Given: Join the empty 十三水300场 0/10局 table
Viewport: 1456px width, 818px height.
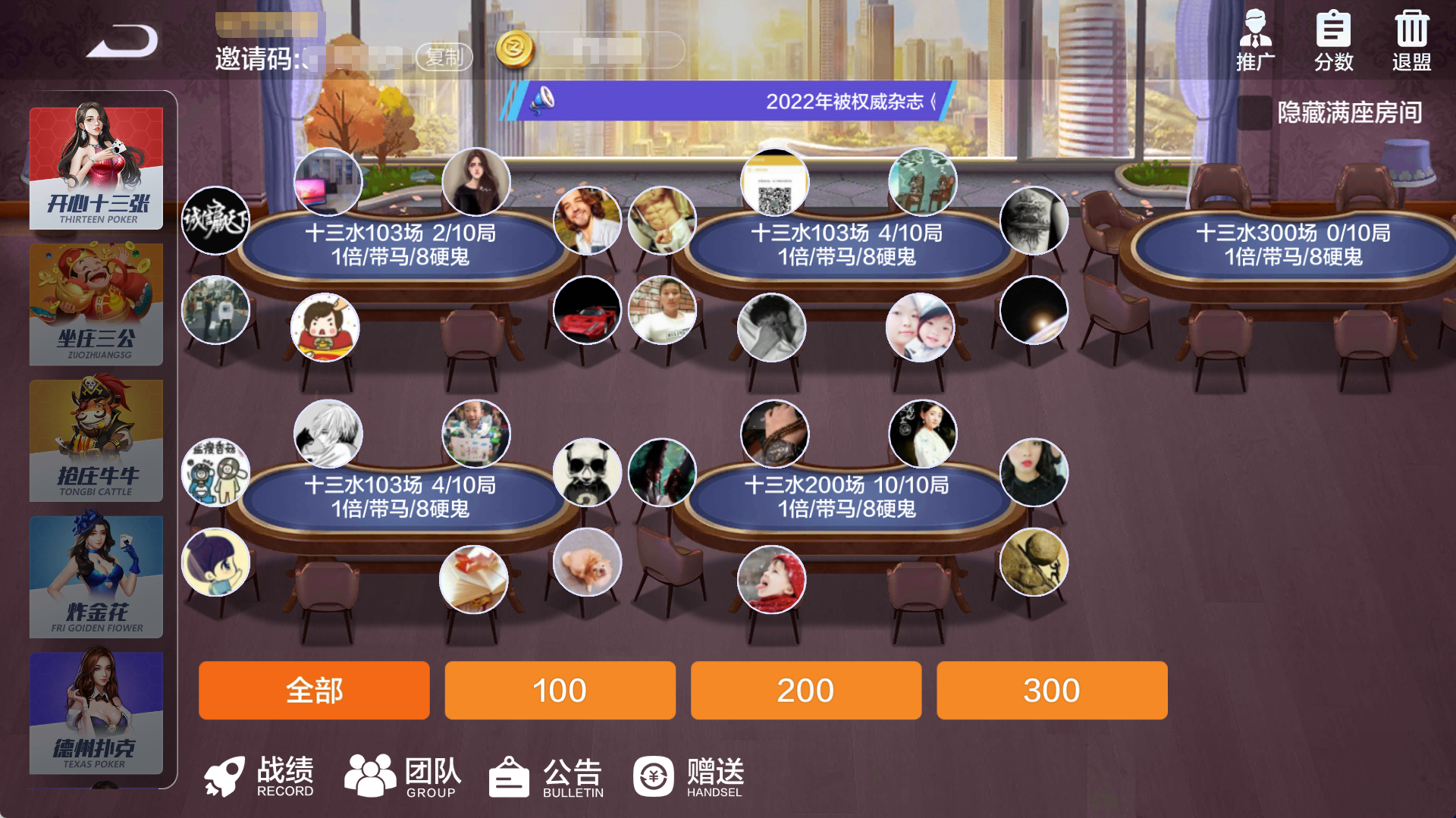Looking at the screenshot, I should click(x=1292, y=244).
